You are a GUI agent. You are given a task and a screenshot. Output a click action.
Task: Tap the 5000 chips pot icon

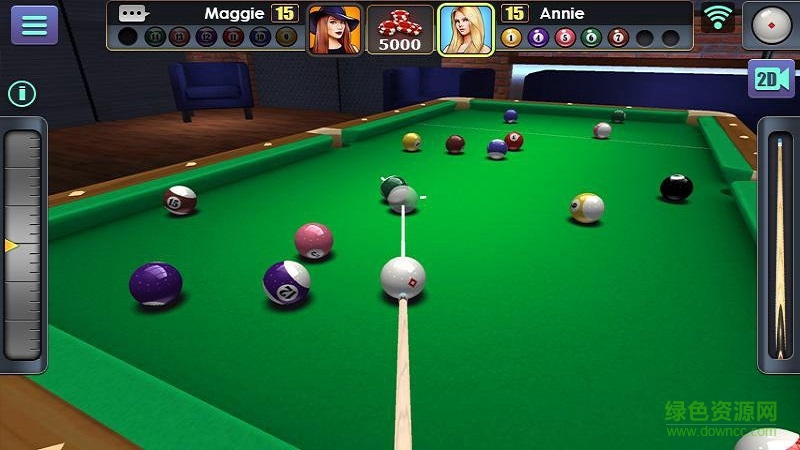click(400, 29)
